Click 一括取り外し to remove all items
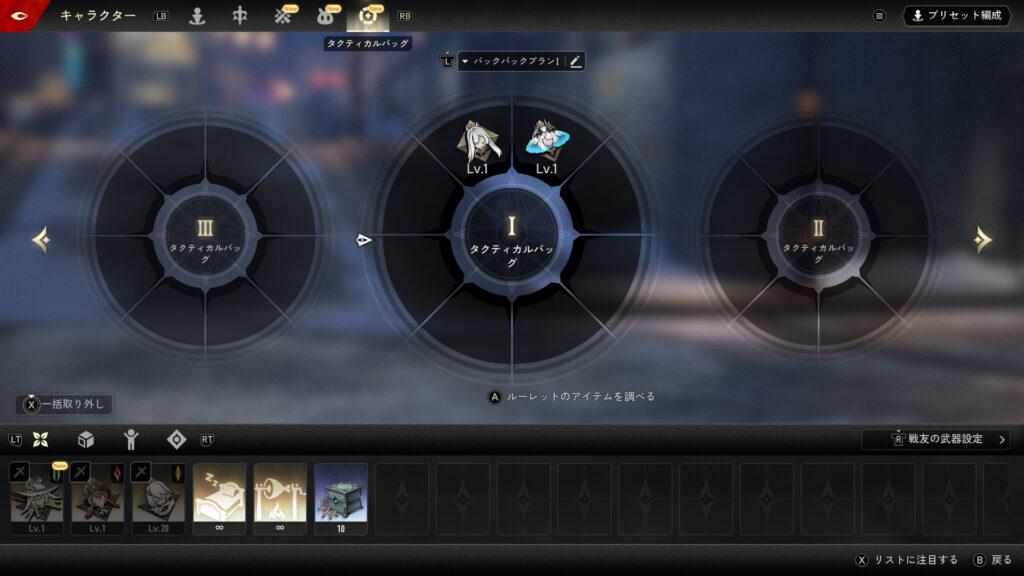 point(64,404)
